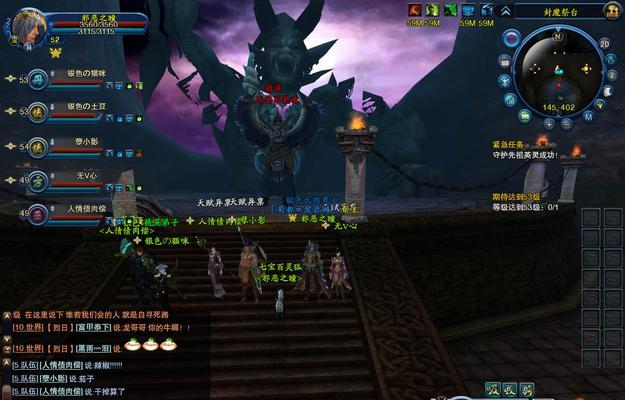This screenshot has height=400, width=625.
Task: Click the red flame buff icon
Action: coord(413,10)
